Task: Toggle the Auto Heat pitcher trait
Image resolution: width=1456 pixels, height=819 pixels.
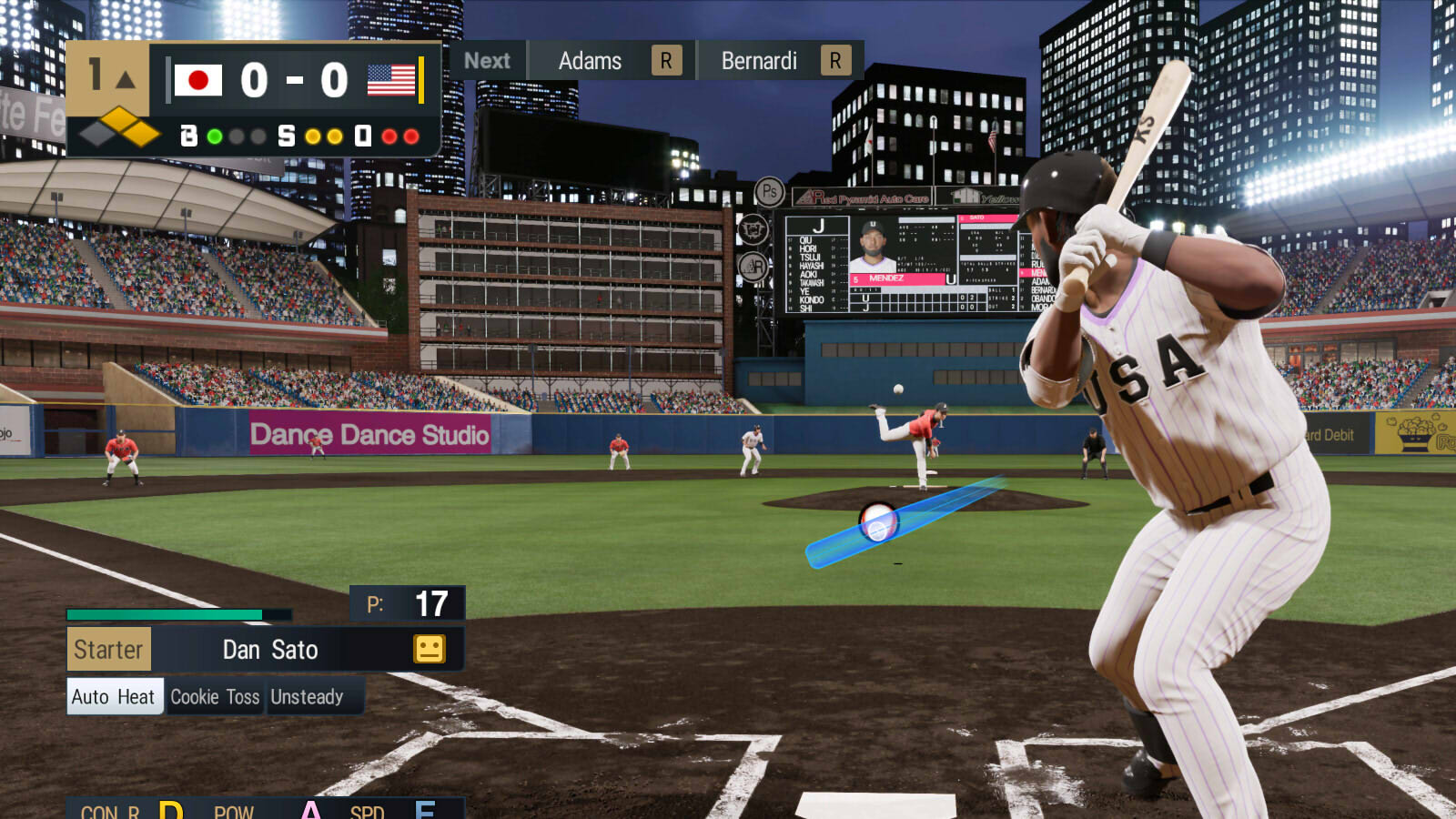Action: (x=115, y=697)
